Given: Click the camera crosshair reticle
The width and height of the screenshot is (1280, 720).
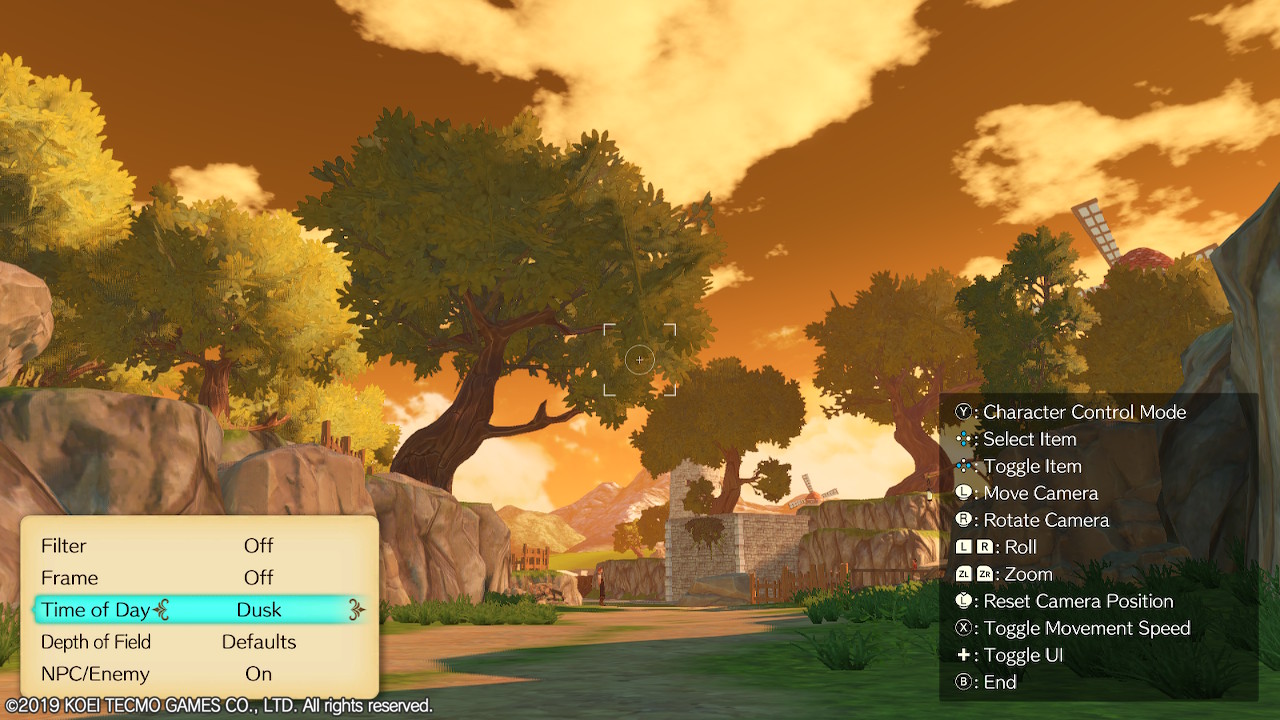Looking at the screenshot, I should coord(639,359).
